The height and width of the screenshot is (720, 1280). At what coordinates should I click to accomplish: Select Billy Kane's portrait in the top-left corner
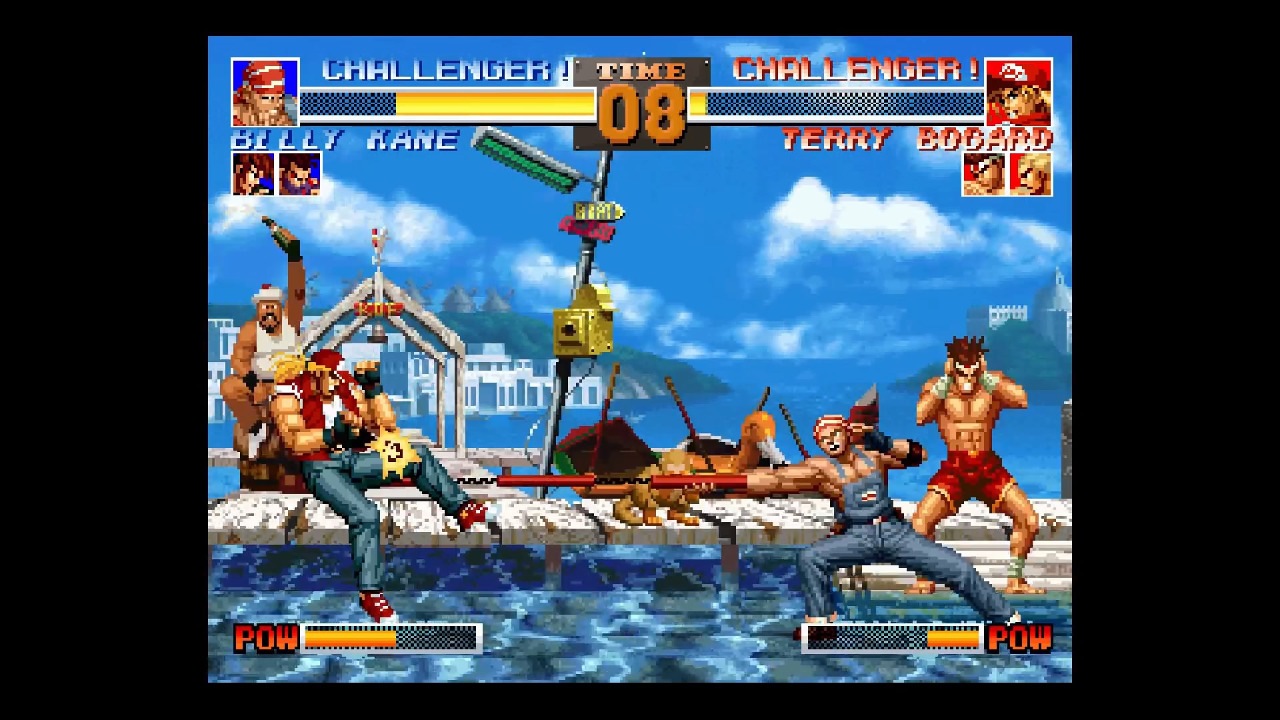tap(266, 92)
